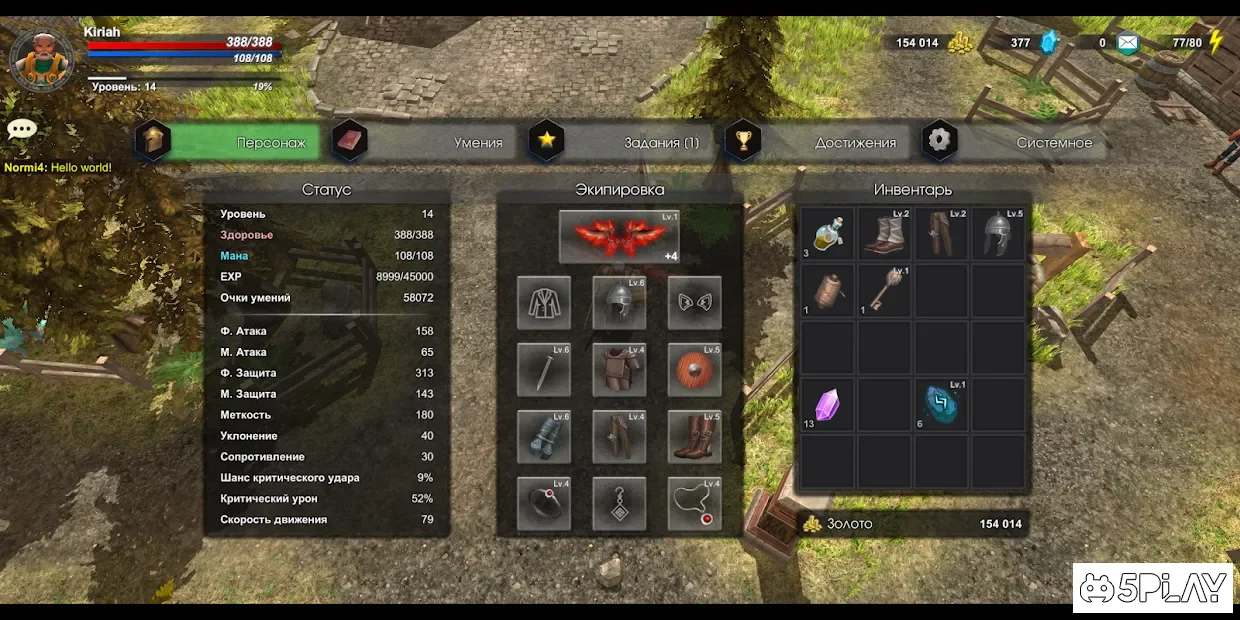Open the chat speech bubble
This screenshot has height=620, width=1240.
pyautogui.click(x=22, y=130)
